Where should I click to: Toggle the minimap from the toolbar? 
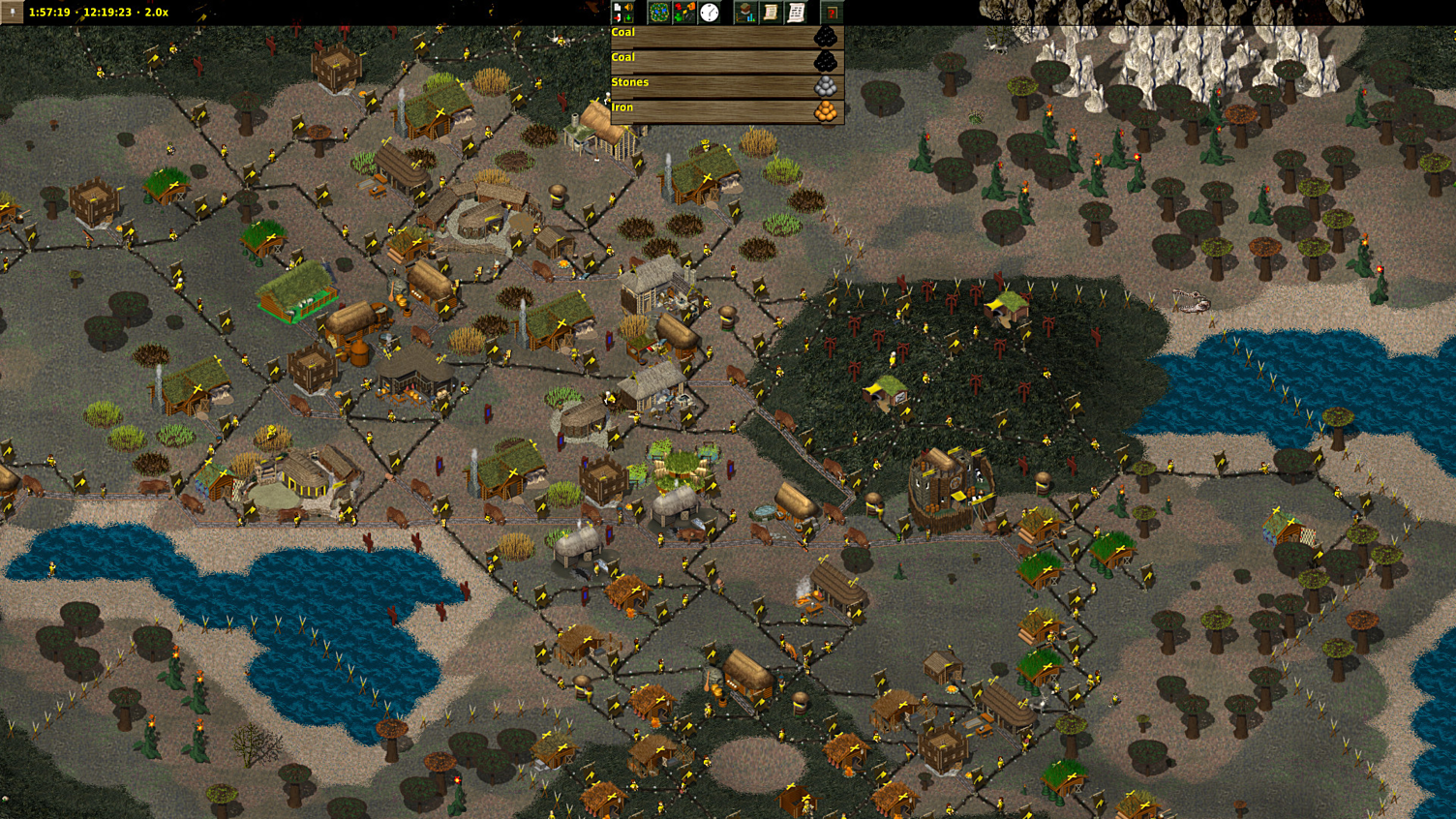658,13
